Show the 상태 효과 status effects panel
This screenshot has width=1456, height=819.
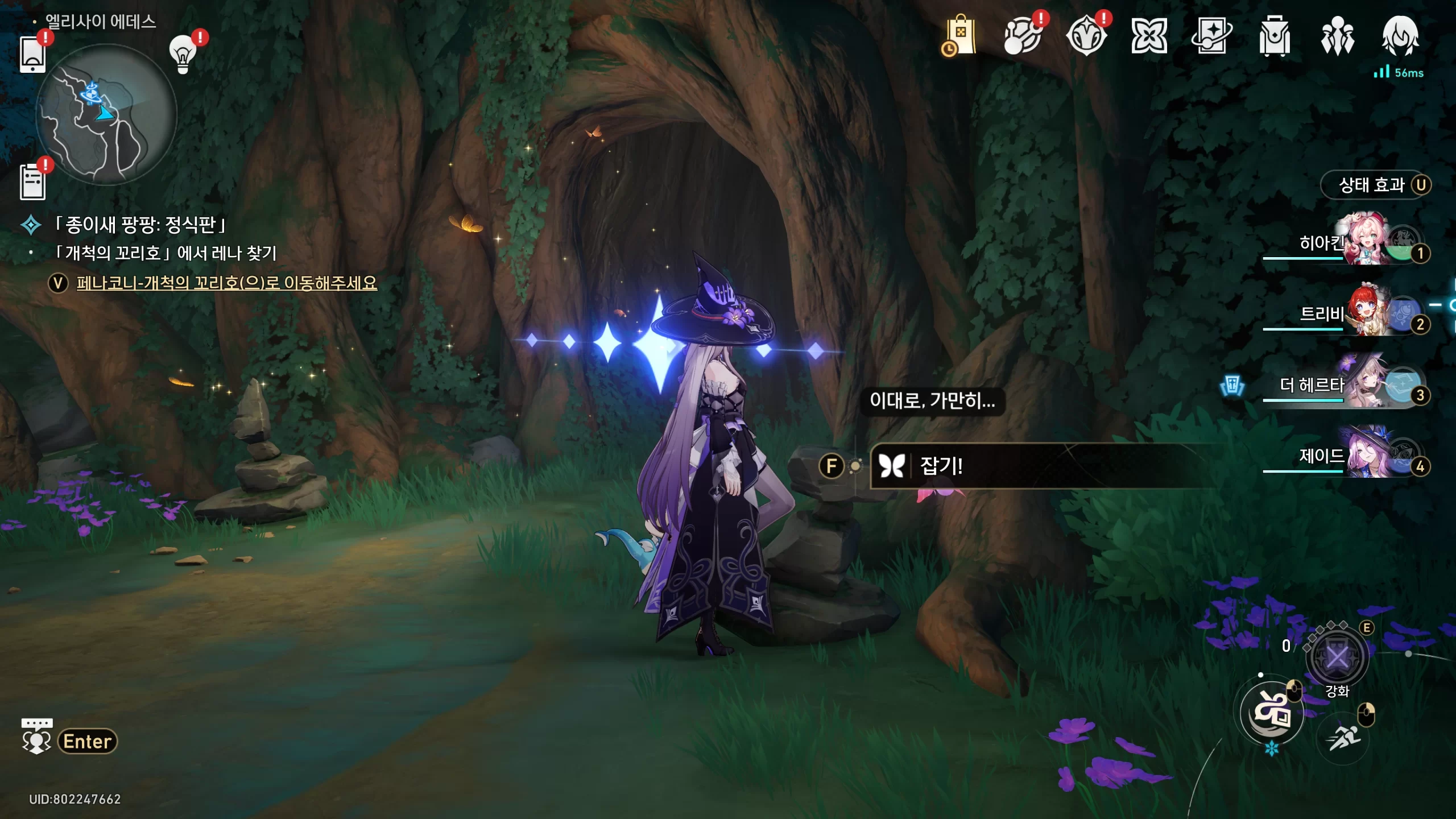click(1375, 185)
